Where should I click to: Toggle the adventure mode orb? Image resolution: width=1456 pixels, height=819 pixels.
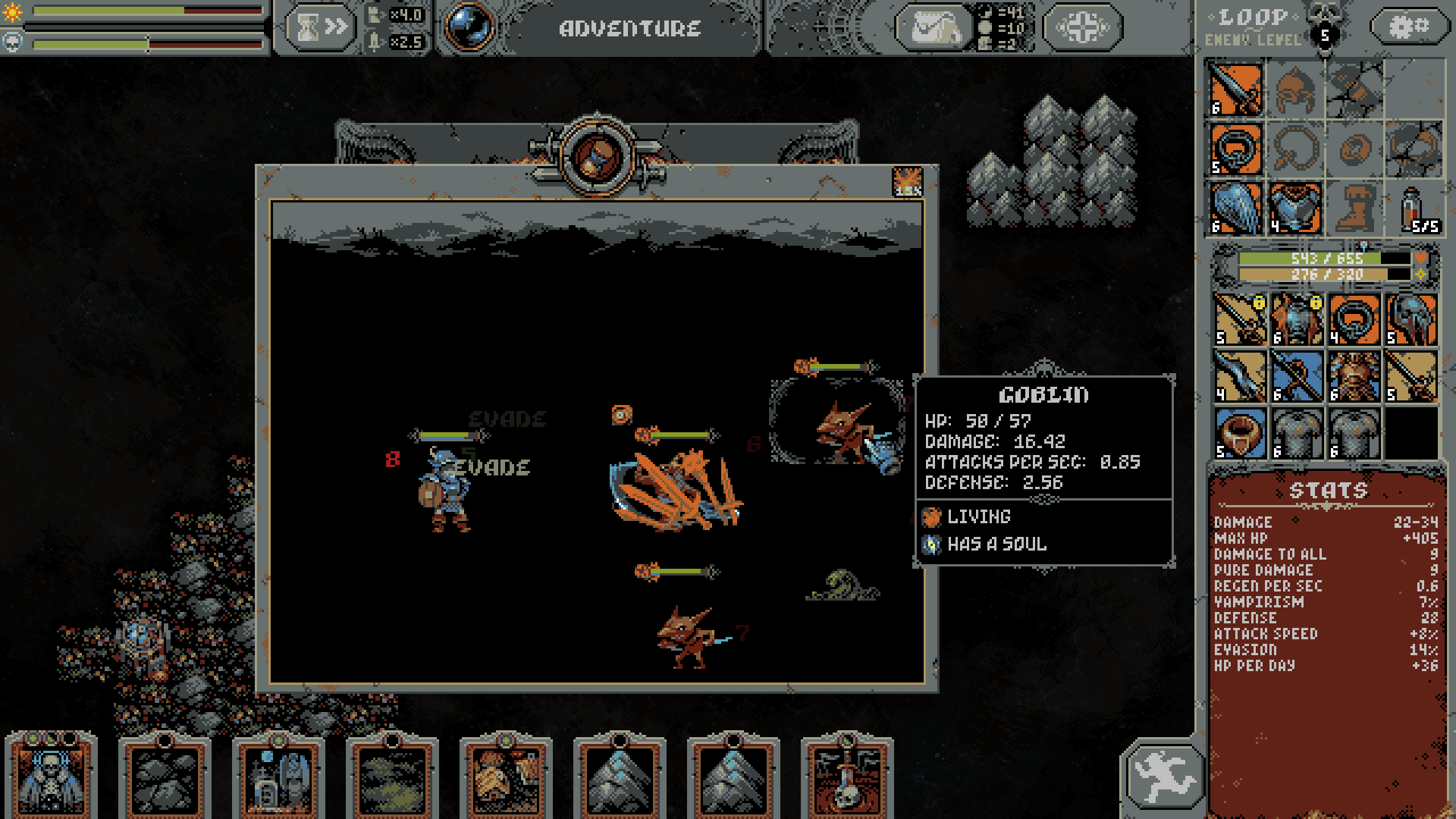468,27
